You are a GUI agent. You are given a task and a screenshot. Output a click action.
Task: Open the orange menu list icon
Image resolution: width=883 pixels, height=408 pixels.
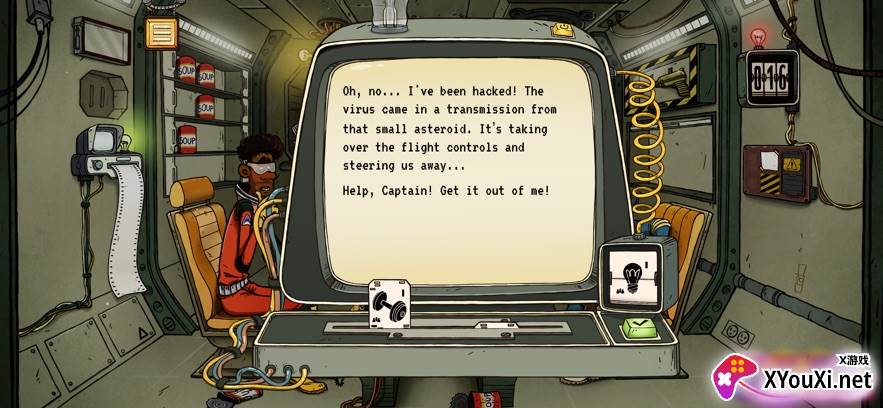[x=159, y=32]
